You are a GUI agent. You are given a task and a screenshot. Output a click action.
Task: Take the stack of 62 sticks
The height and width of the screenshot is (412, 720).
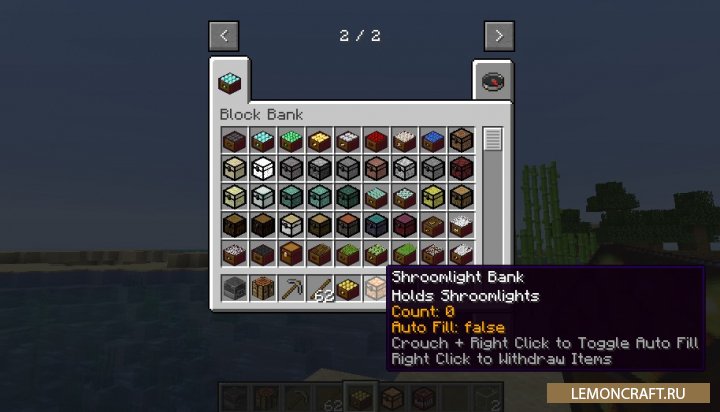click(x=320, y=289)
